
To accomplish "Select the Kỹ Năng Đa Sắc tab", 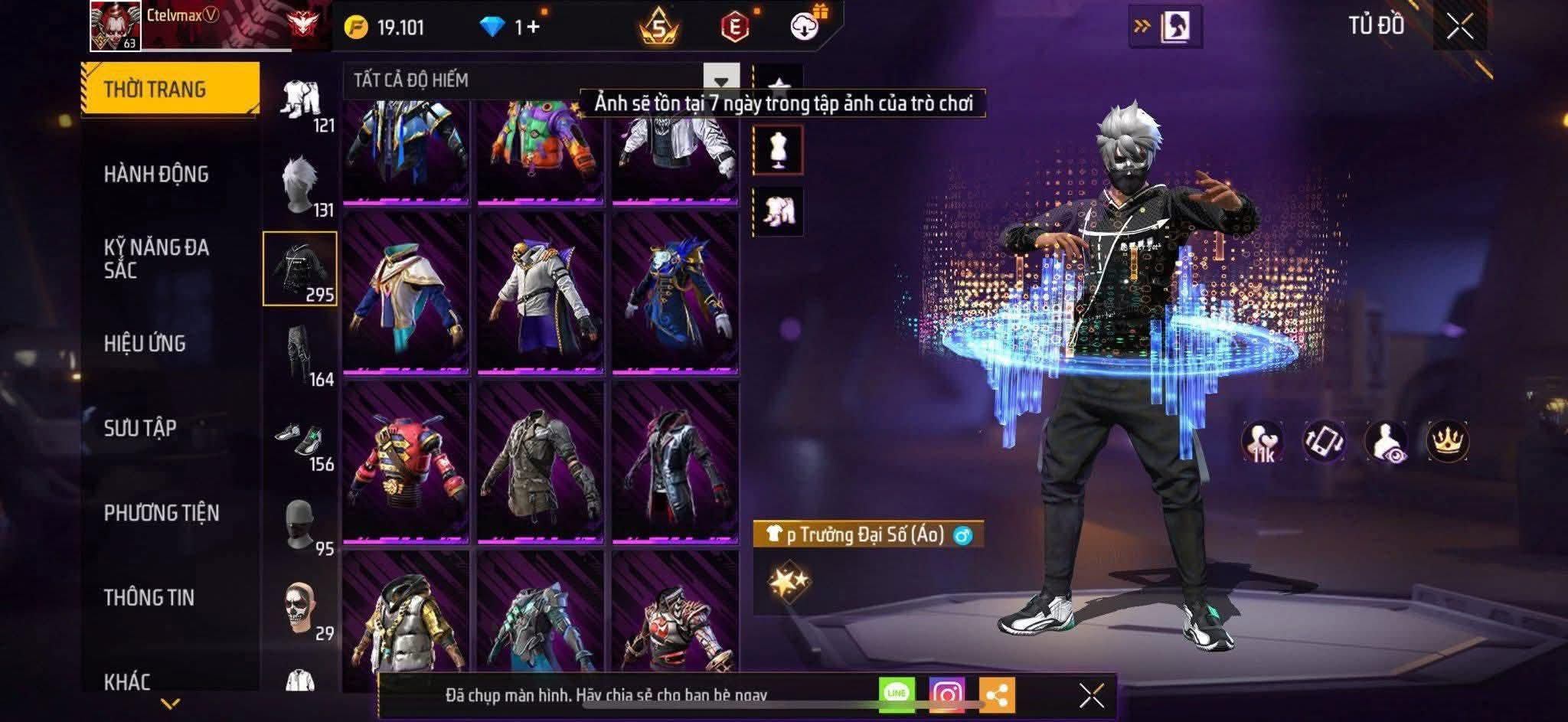I will point(156,258).
